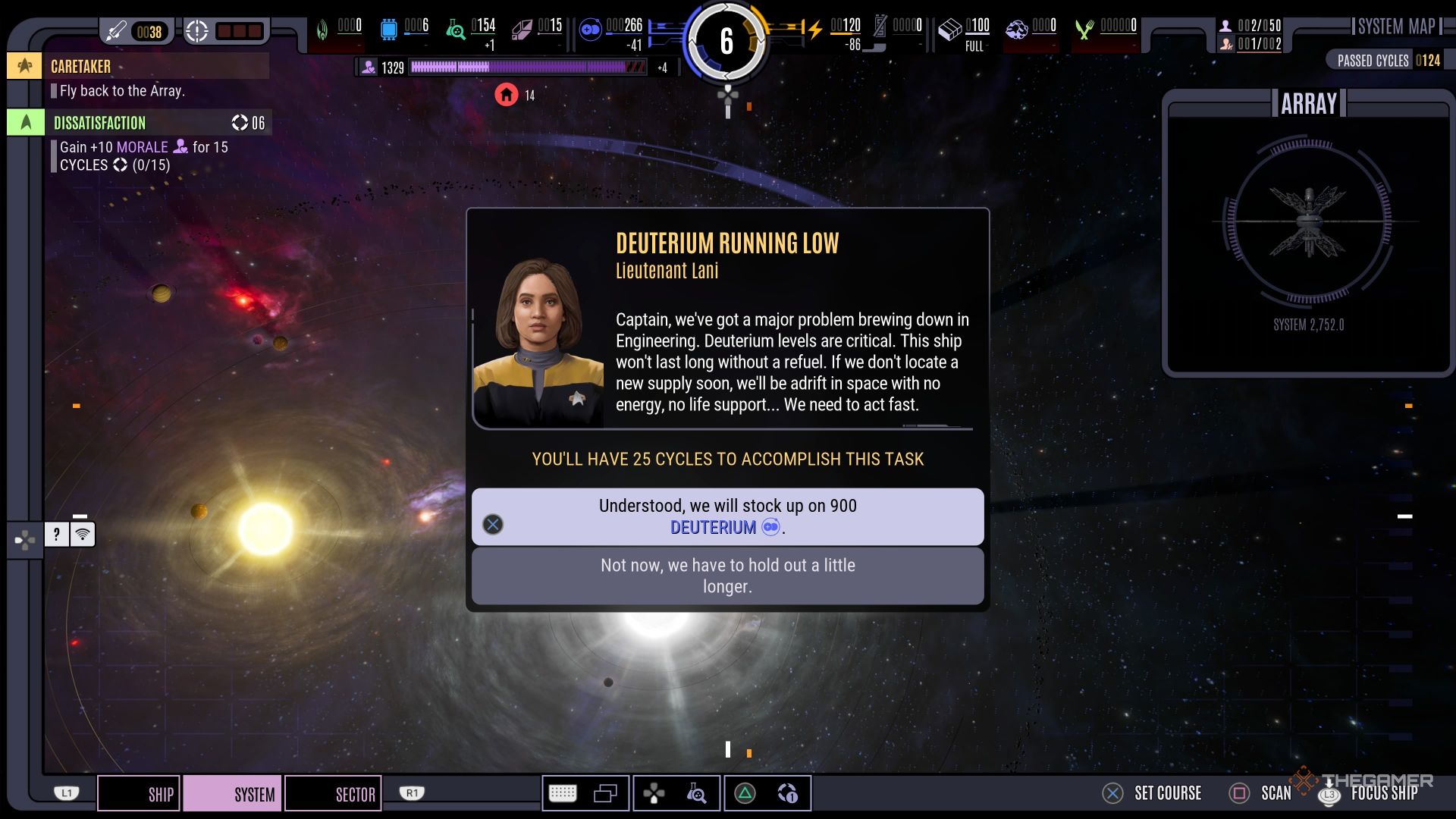Choose 'Not now, we have to hold out'
Viewport: 1456px width, 819px height.
(727, 576)
